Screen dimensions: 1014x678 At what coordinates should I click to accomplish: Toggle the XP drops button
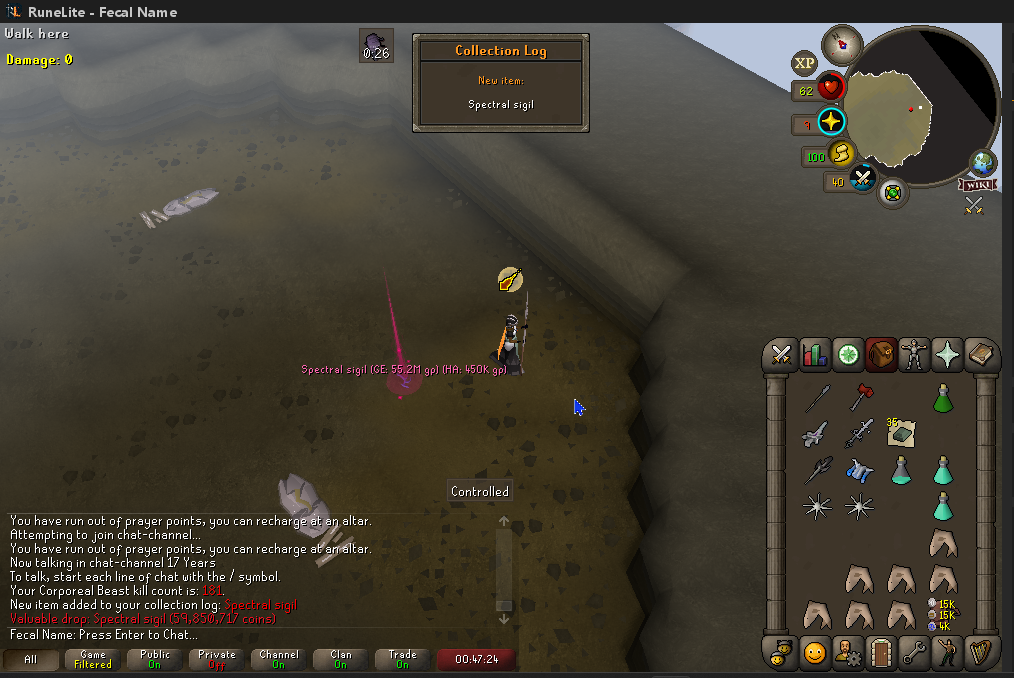click(x=804, y=63)
